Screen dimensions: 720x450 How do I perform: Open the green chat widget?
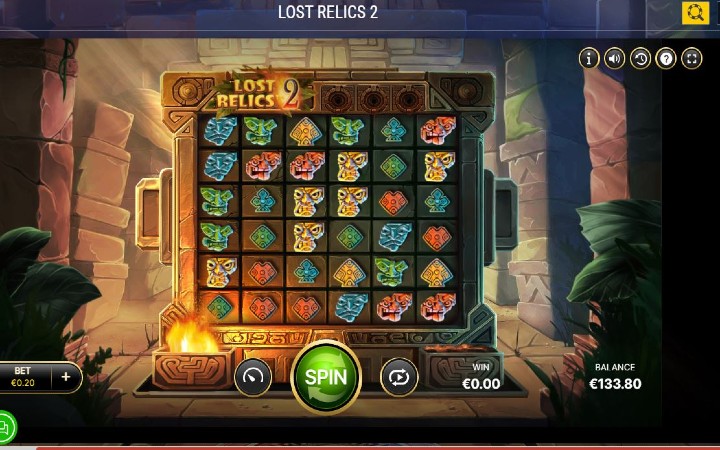pyautogui.click(x=4, y=427)
